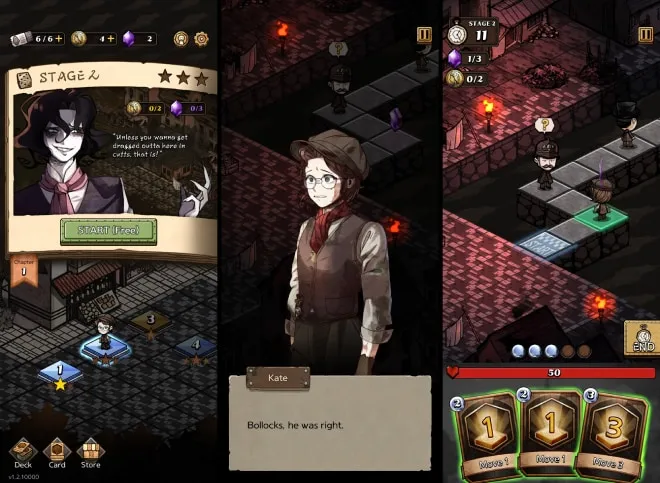Open the Deck menu
The width and height of the screenshot is (660, 483).
(x=22, y=453)
